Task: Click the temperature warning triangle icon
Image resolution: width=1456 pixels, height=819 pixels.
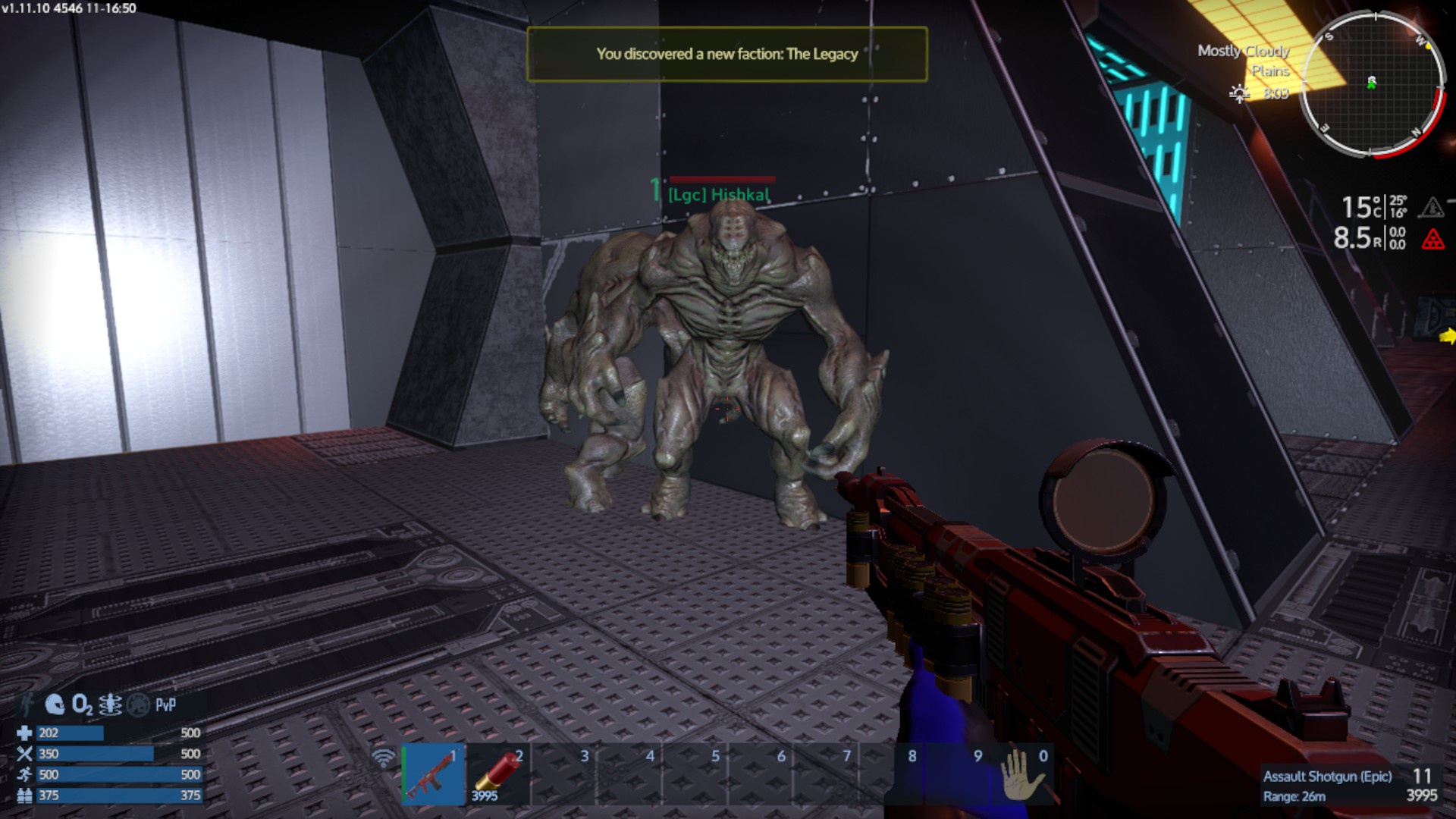Action: [x=1432, y=207]
